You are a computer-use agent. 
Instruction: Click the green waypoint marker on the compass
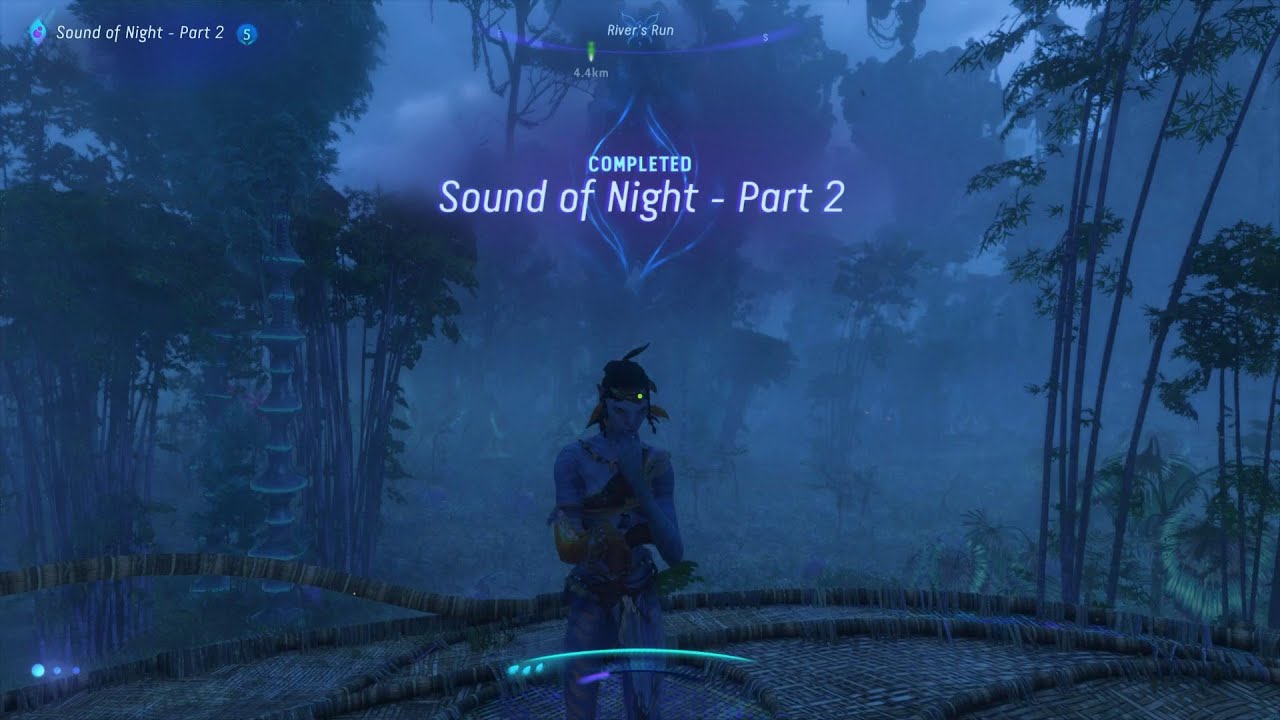(591, 48)
